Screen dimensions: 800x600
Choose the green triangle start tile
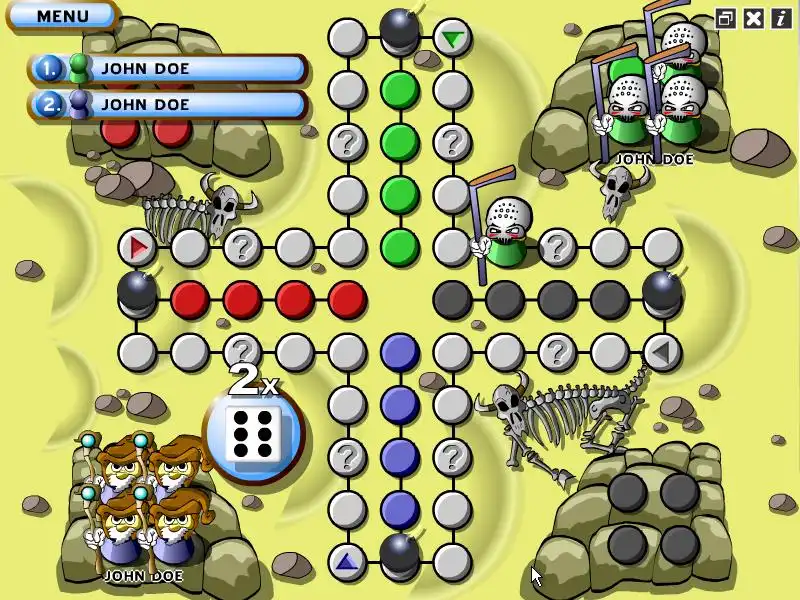click(x=453, y=39)
